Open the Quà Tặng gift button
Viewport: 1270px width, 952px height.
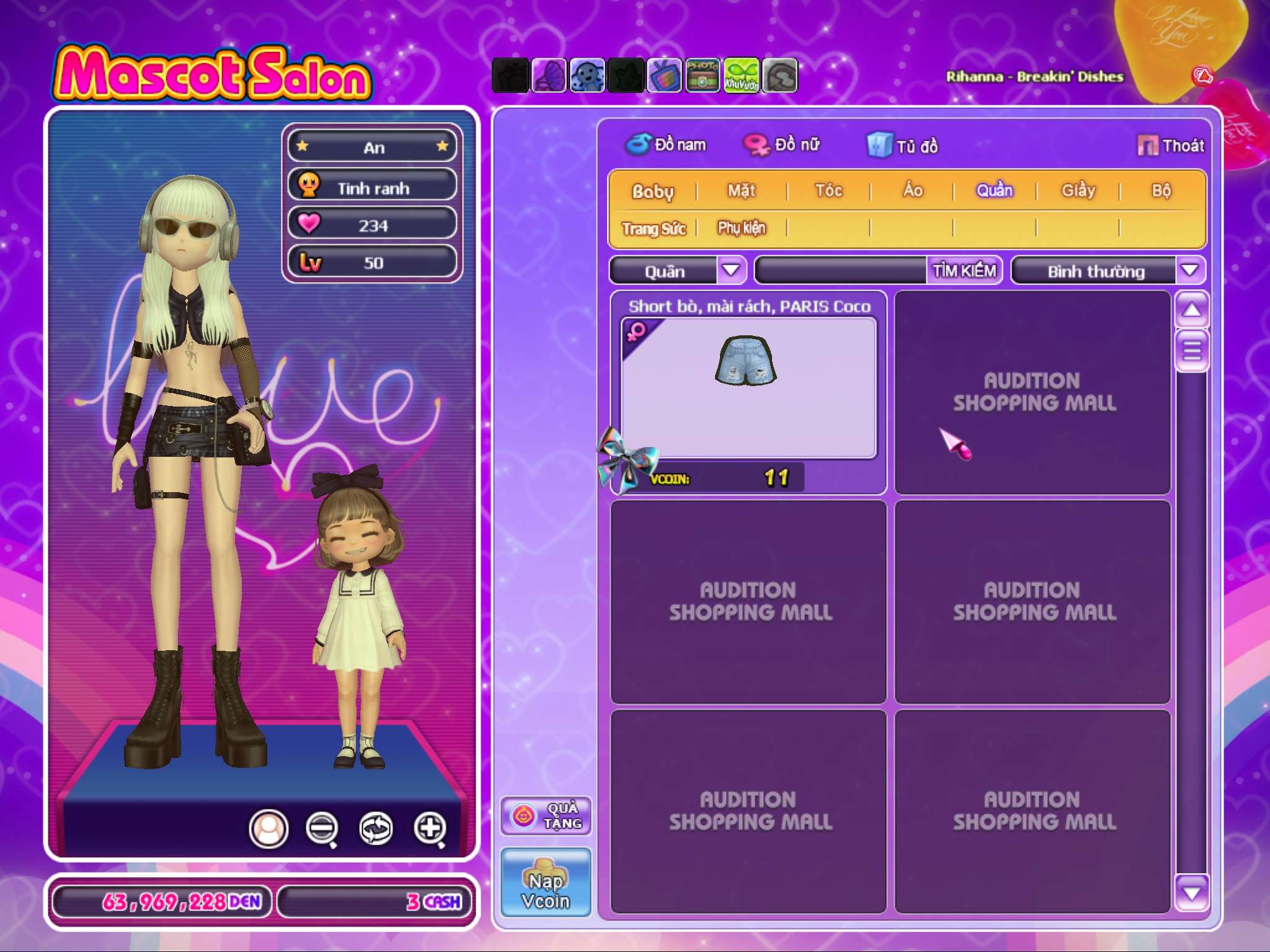pyautogui.click(x=546, y=816)
